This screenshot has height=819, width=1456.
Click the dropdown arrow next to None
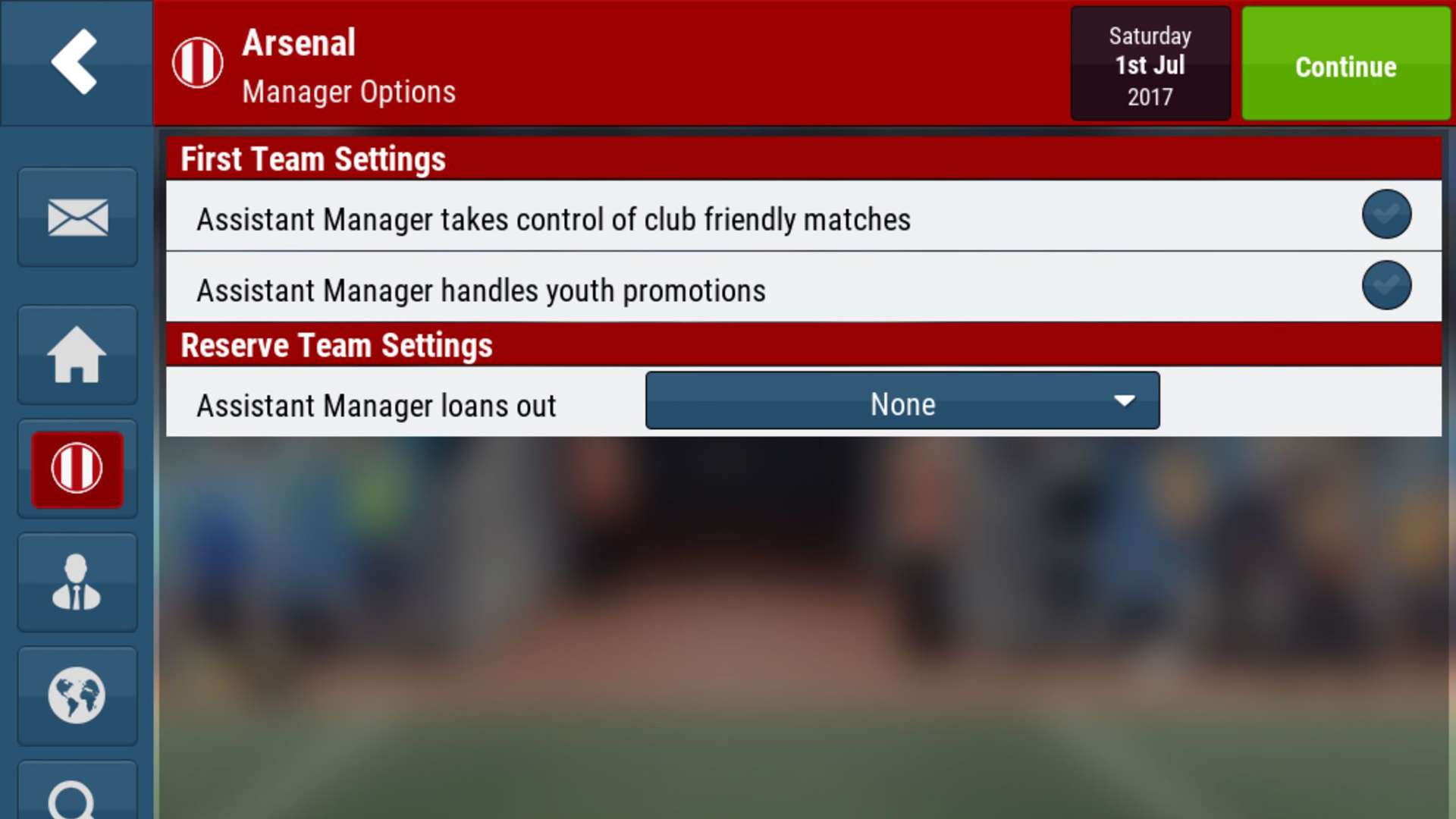(x=1125, y=400)
